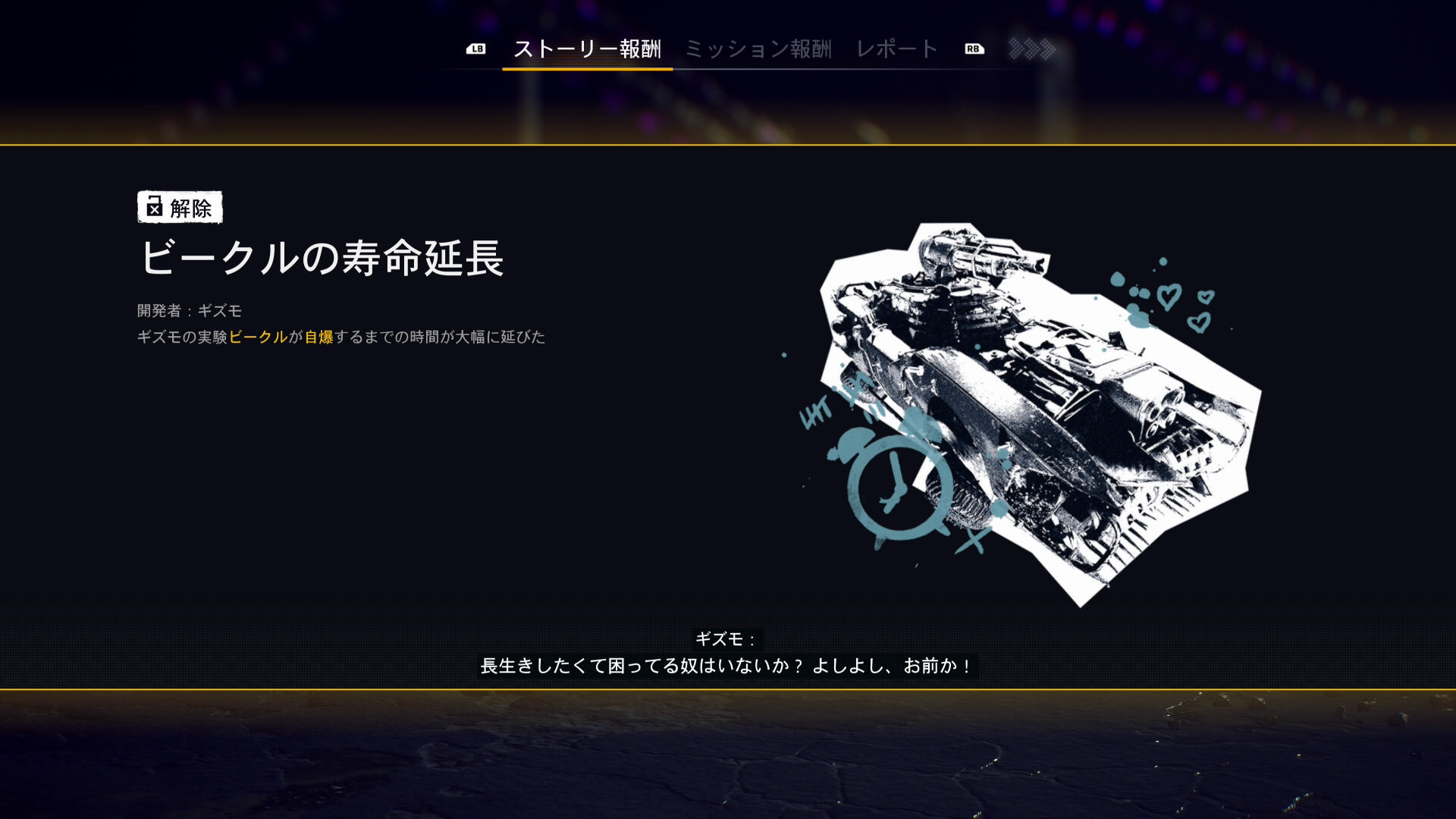1456x819 pixels.
Task: Open the ミッション報酬 tab
Action: click(758, 49)
